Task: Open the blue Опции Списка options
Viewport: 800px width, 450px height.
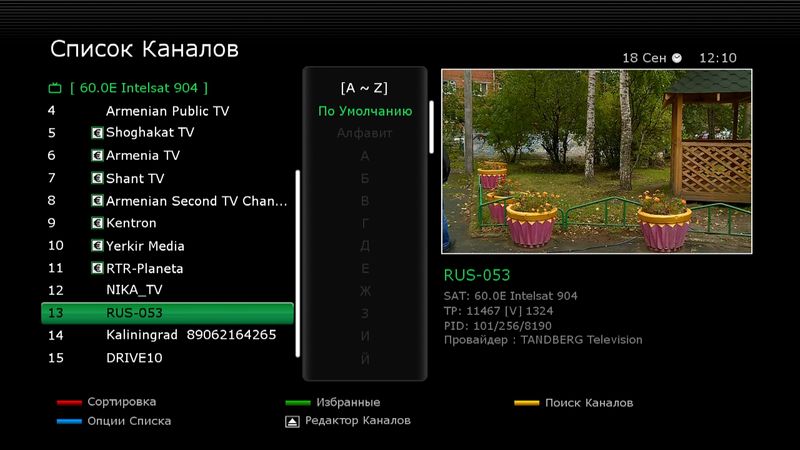Action: pos(128,421)
